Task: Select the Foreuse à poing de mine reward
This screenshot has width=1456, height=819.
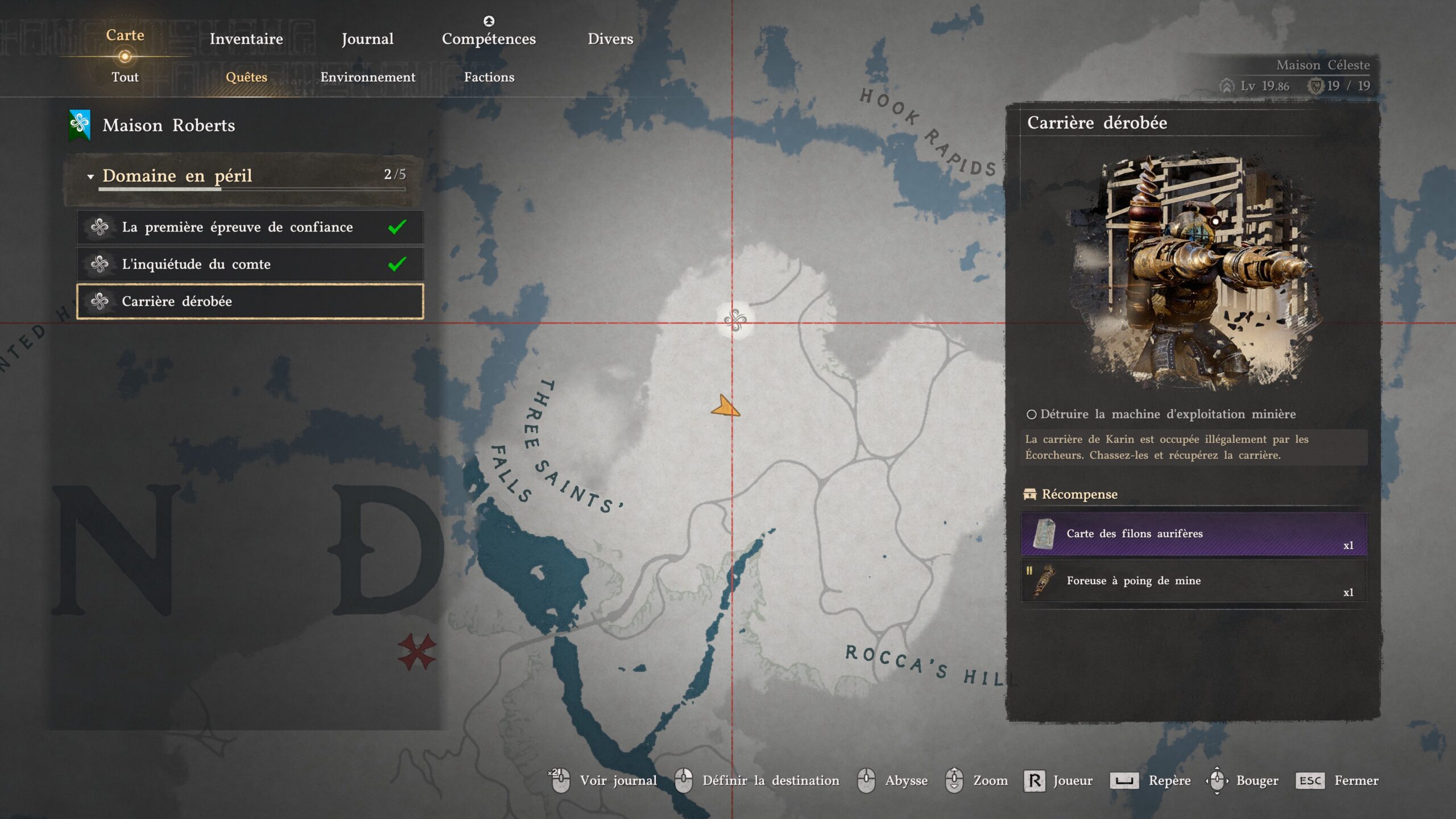Action: [x=1194, y=581]
